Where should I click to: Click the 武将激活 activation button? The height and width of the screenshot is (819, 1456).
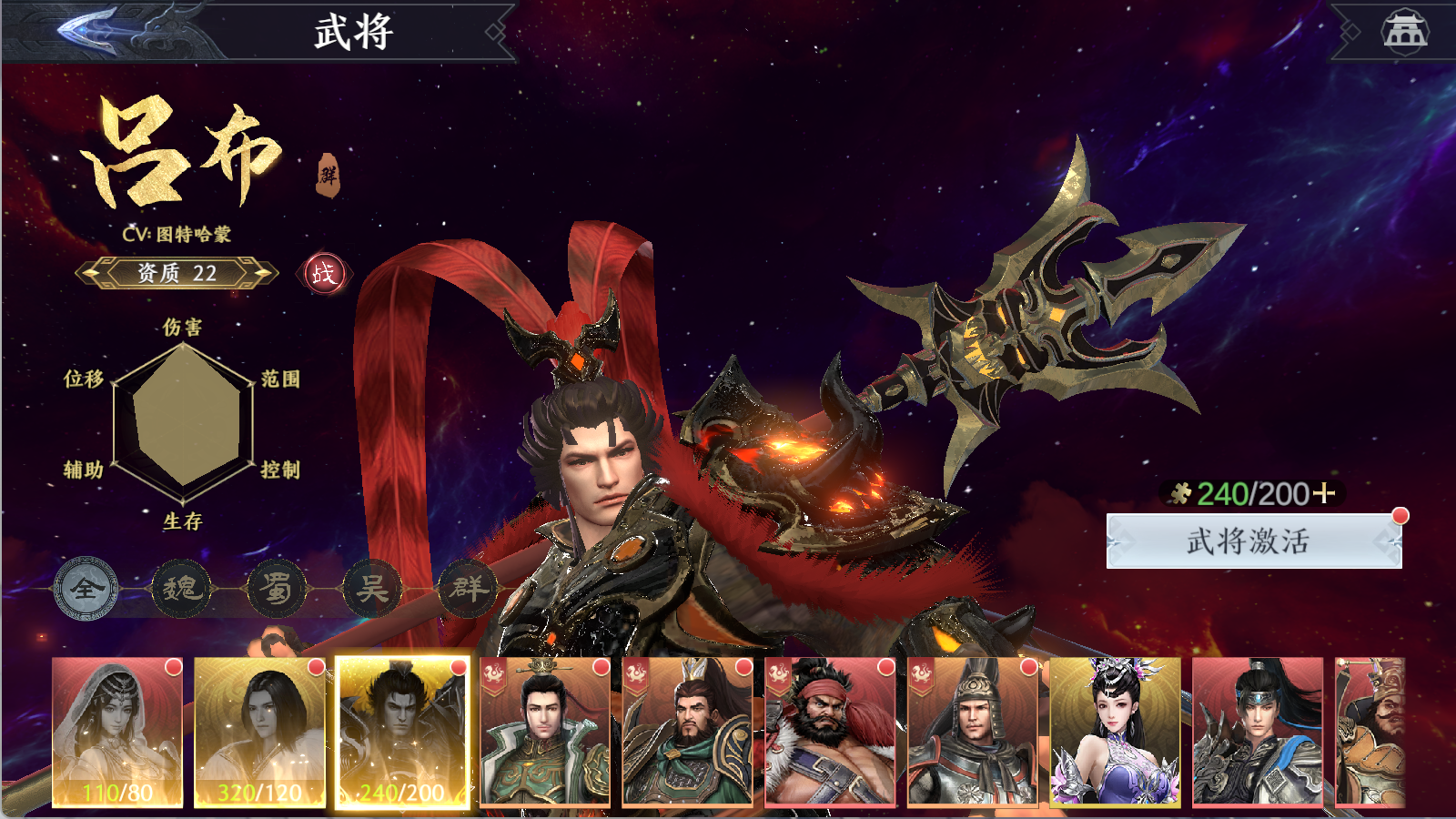[1253, 541]
